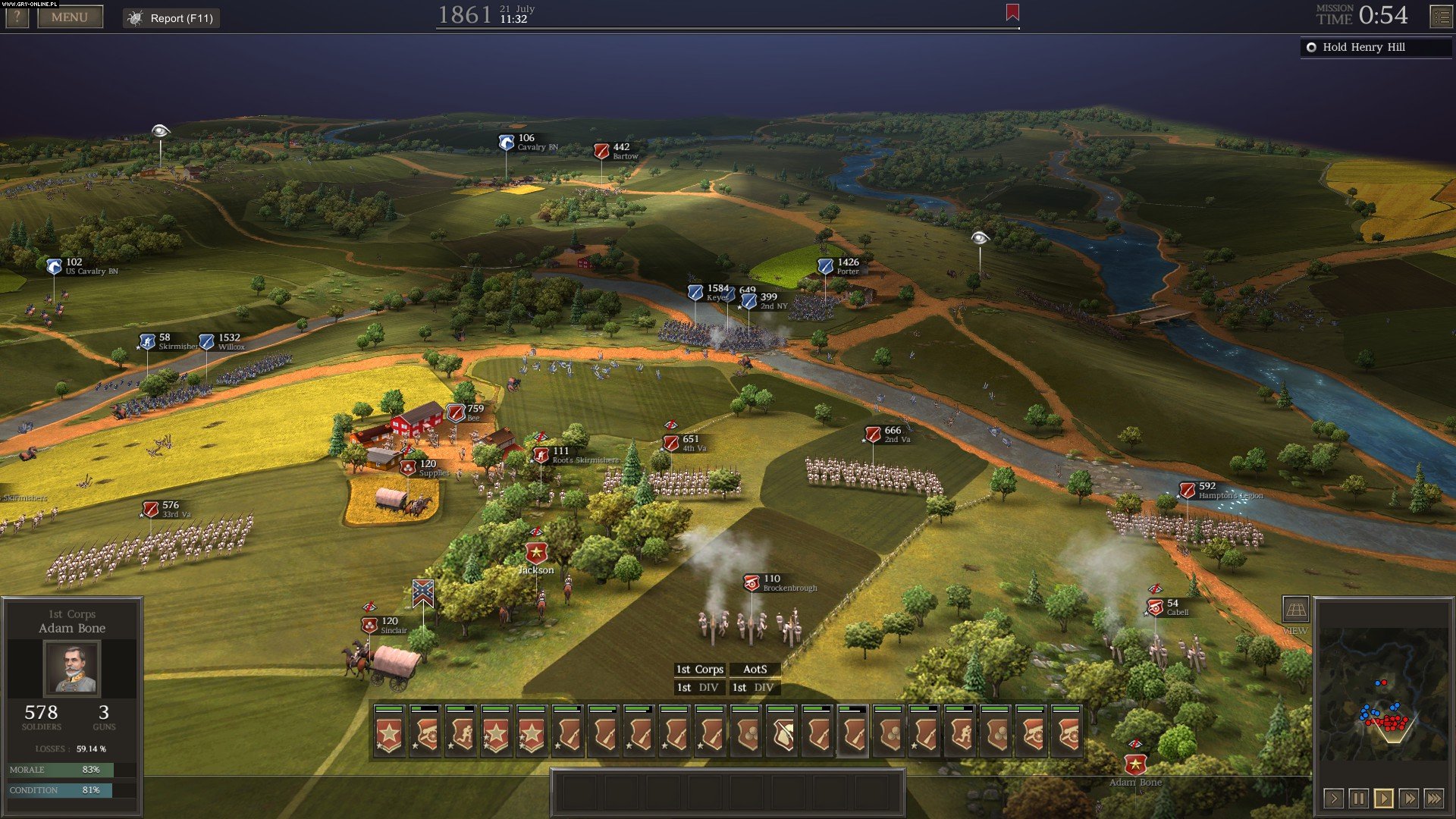Click the Adam Bone commander portrait
This screenshot has height=819, width=1456.
click(x=71, y=668)
